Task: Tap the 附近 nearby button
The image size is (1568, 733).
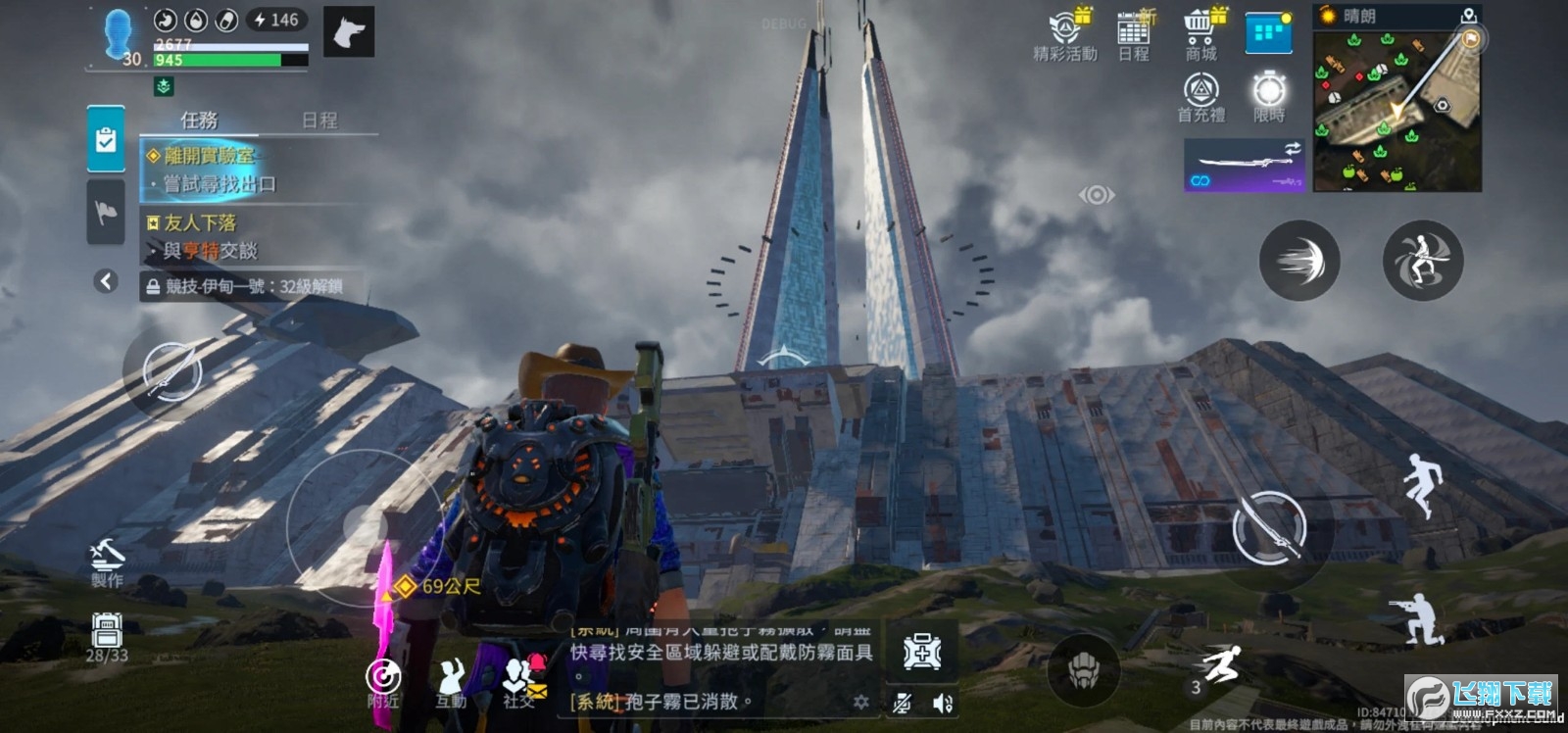Action: [383, 681]
